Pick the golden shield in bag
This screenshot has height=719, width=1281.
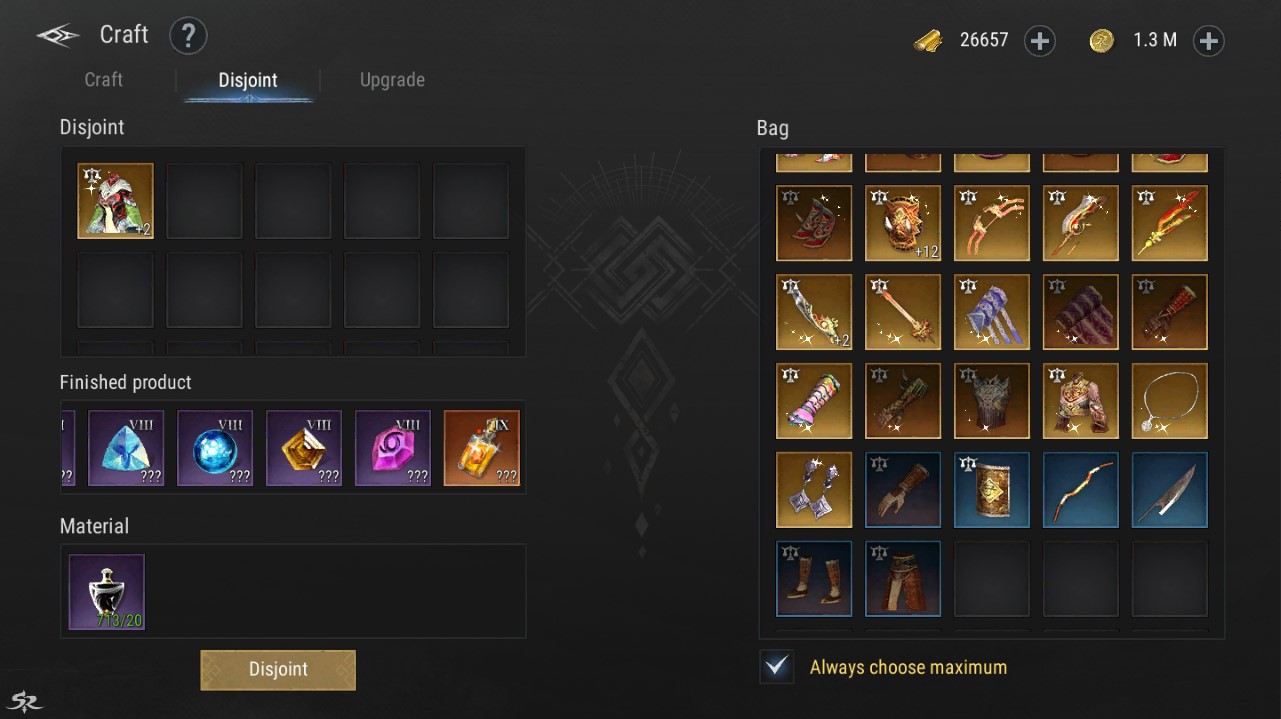point(992,490)
